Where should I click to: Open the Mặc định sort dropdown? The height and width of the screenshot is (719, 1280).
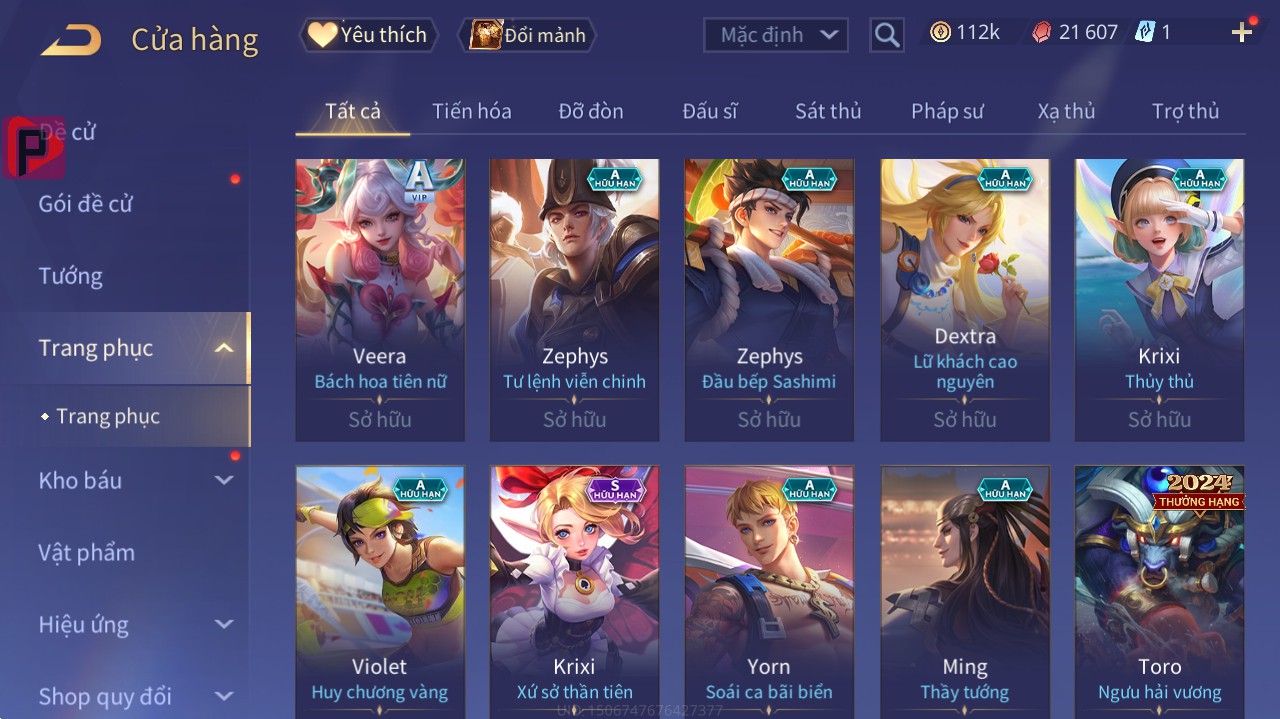coord(776,35)
